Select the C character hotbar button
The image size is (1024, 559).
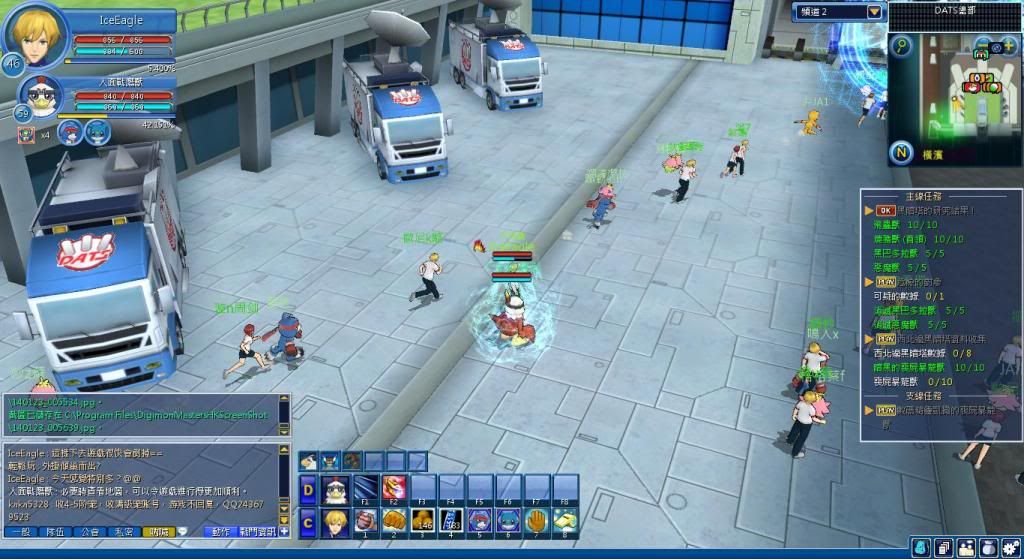(308, 522)
